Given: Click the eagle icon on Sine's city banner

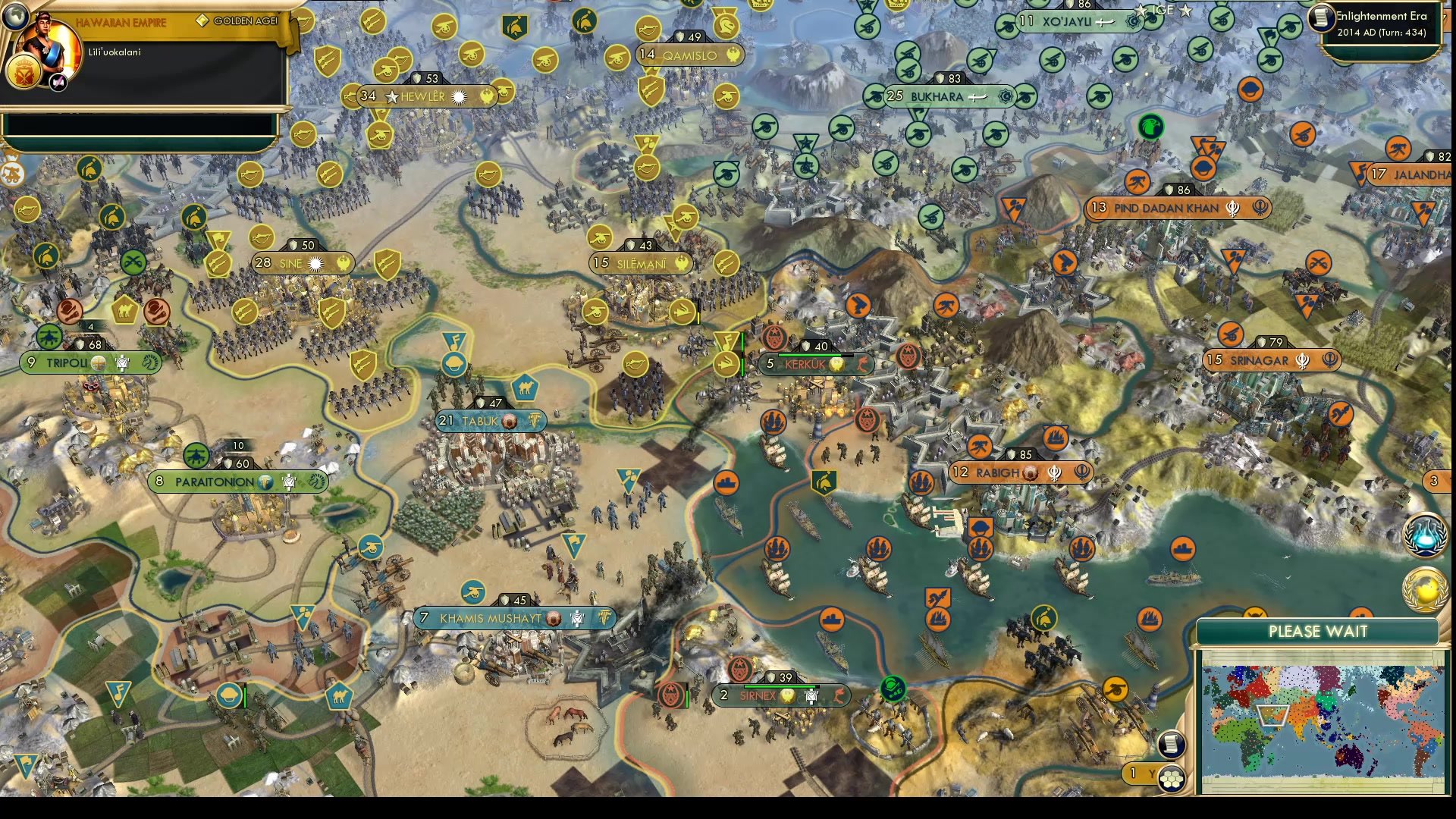Looking at the screenshot, I should click(345, 262).
